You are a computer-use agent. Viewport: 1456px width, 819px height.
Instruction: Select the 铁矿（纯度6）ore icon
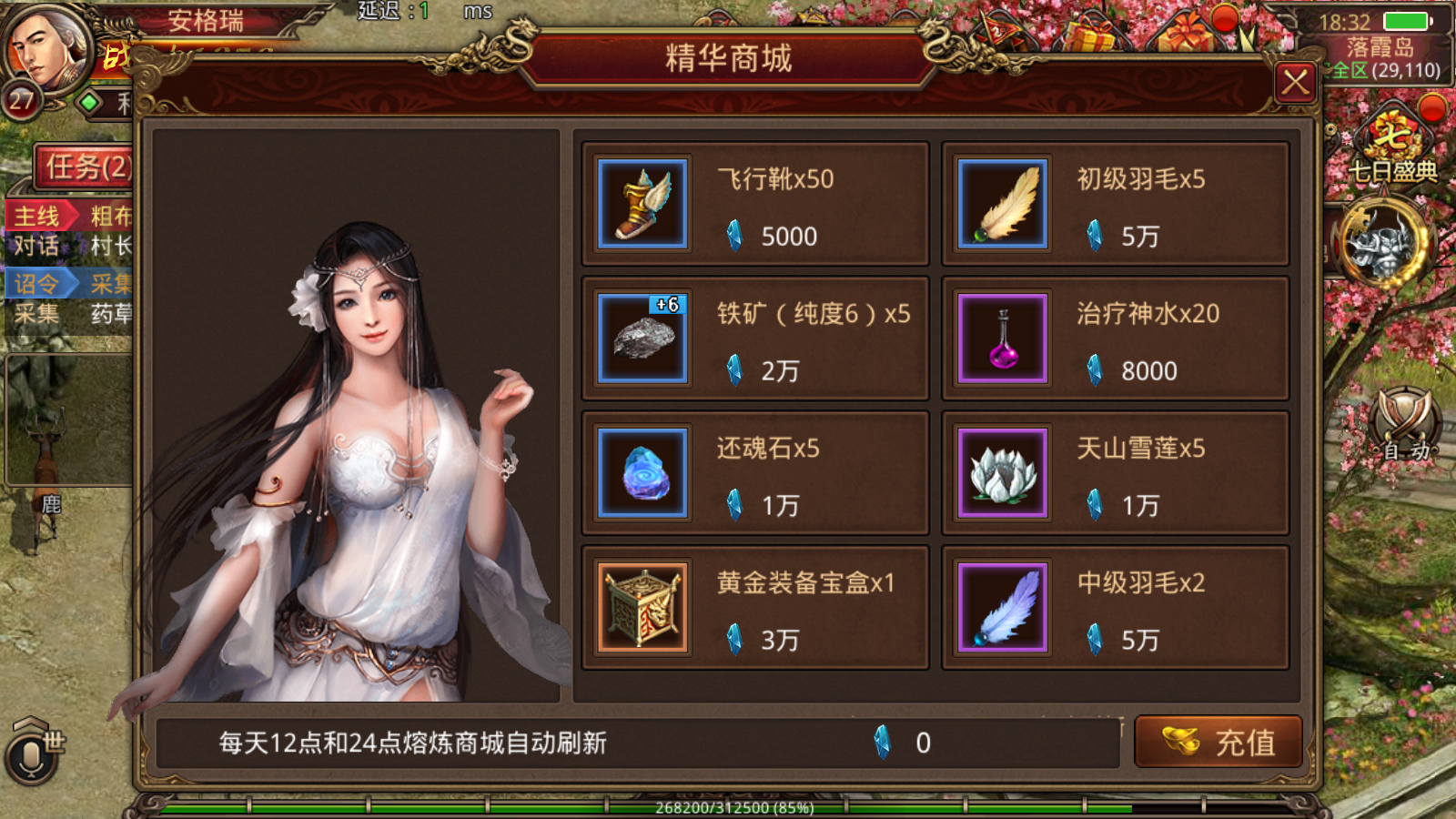coord(640,338)
